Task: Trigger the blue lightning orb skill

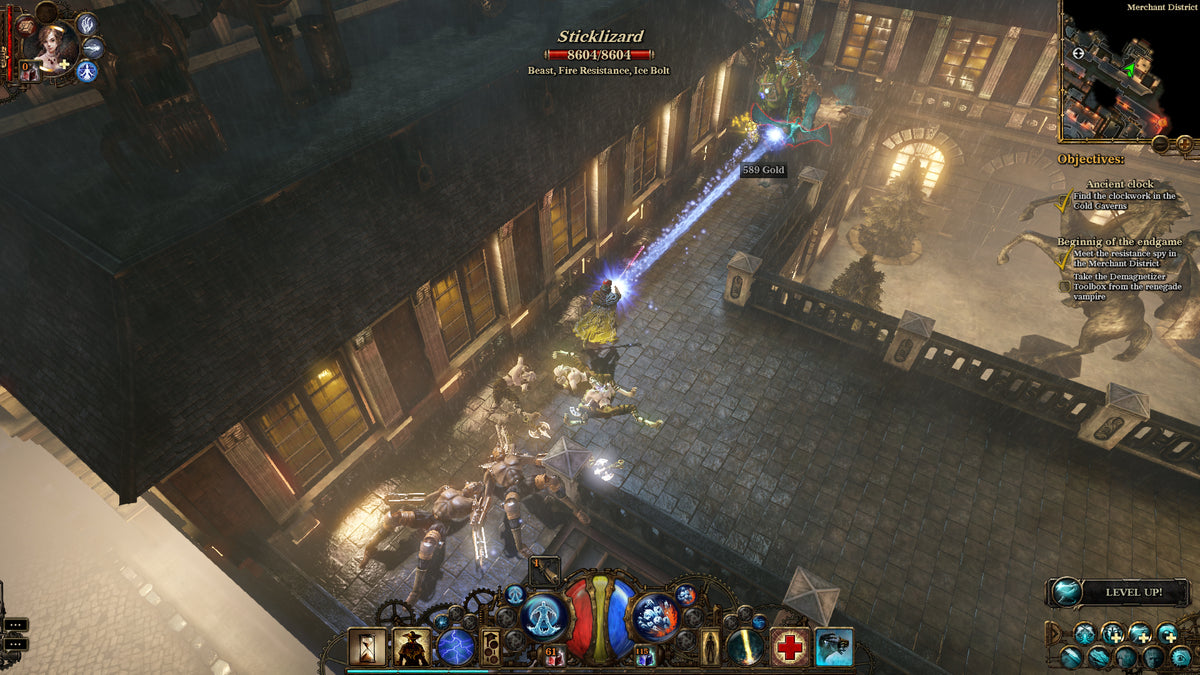Action: 456,647
